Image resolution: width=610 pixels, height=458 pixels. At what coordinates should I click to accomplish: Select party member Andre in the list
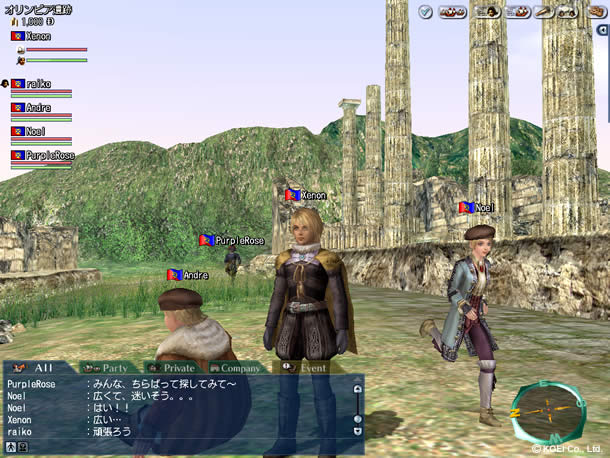[37, 107]
